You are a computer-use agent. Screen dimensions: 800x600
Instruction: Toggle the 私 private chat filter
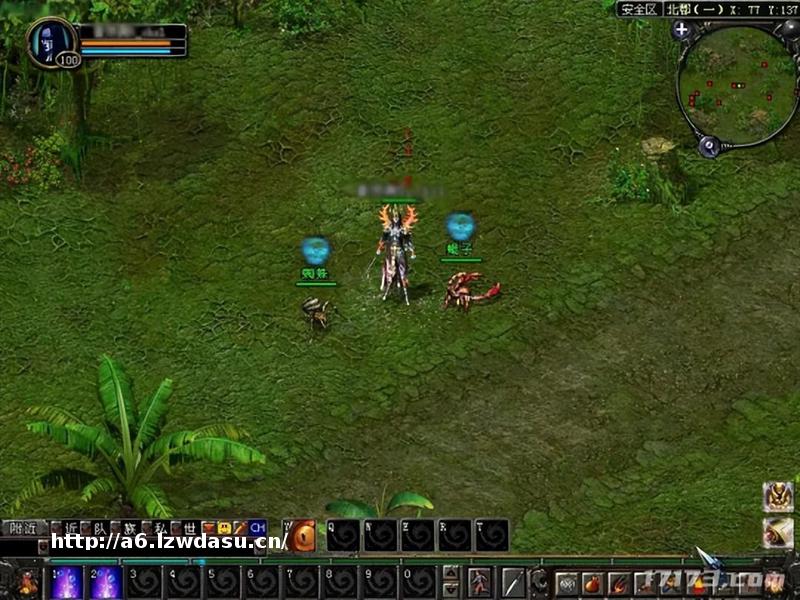point(160,527)
